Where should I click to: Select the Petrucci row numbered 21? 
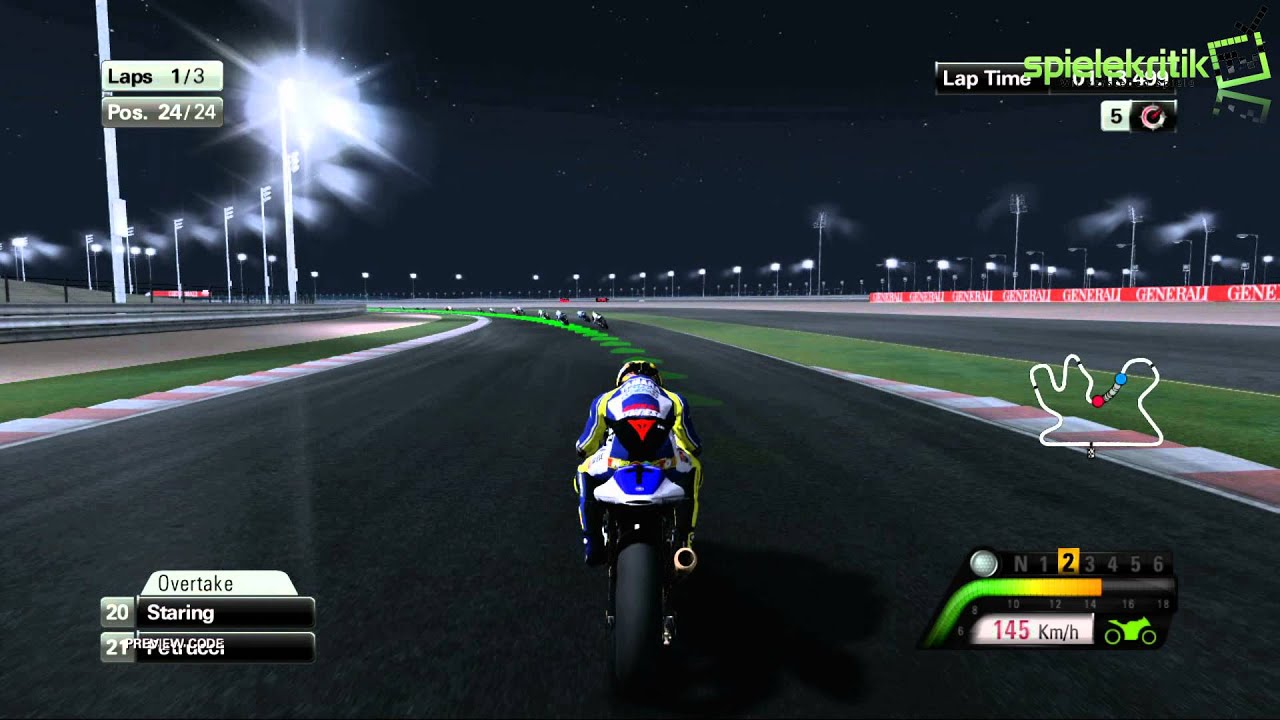(x=208, y=647)
